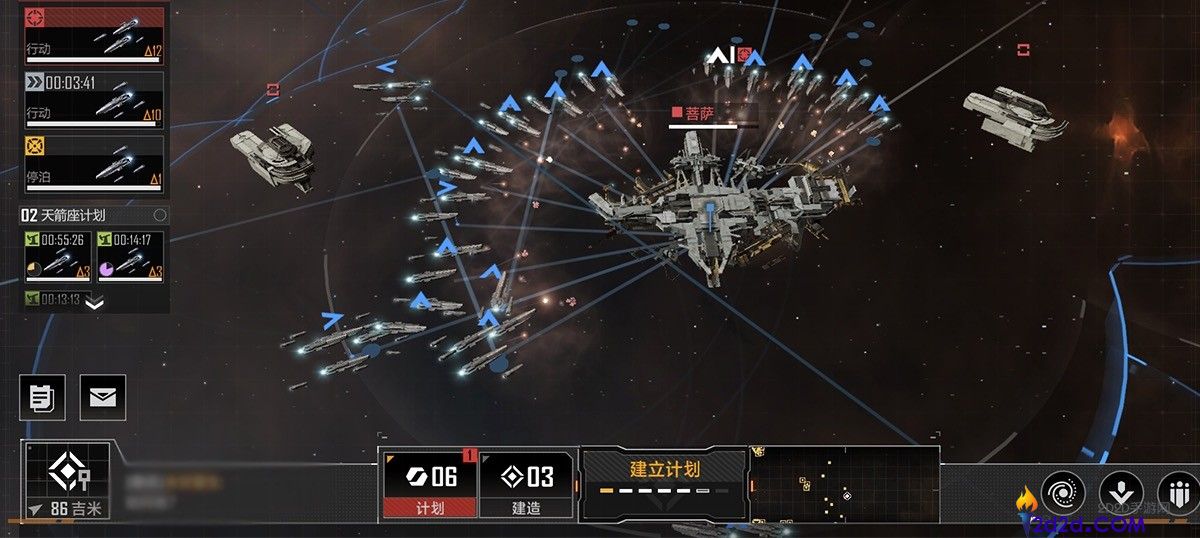Open the mail envelope icon

(103, 397)
